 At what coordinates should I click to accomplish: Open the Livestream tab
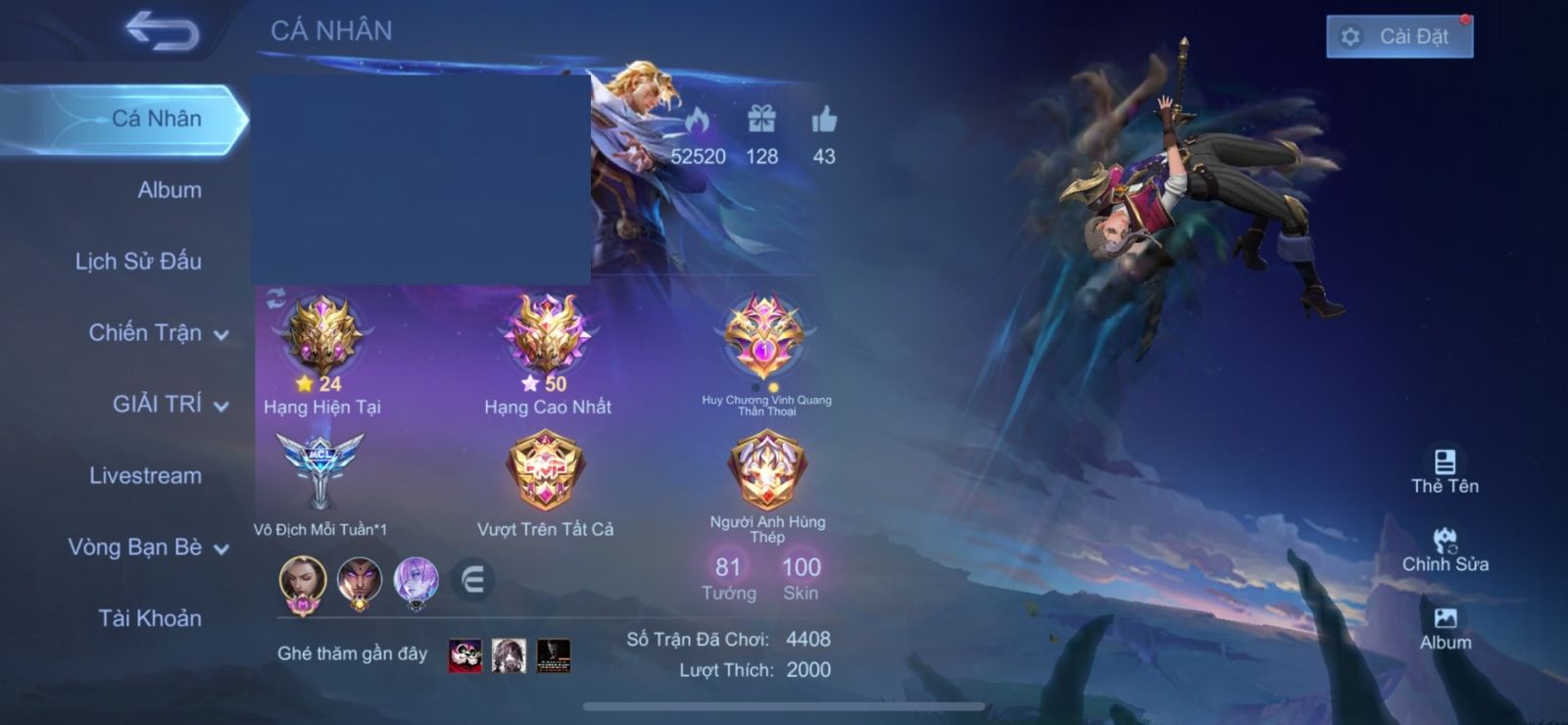145,476
